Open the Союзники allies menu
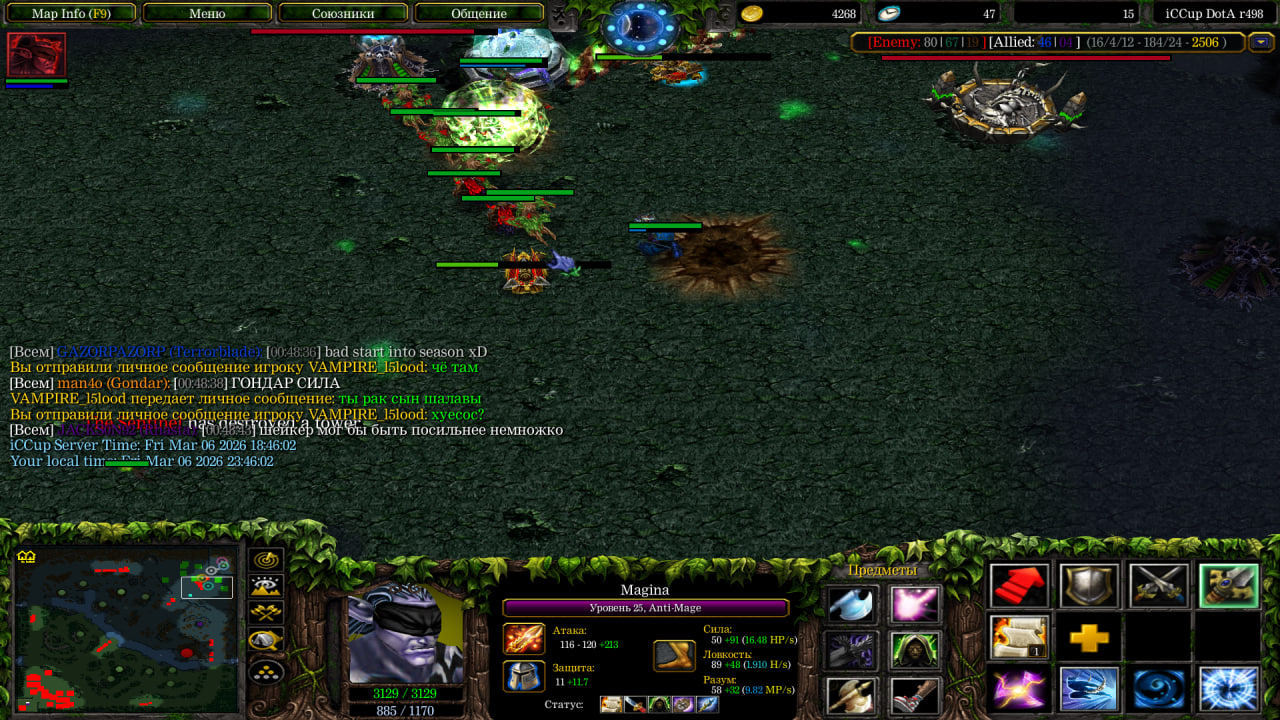This screenshot has width=1280, height=720. (343, 13)
